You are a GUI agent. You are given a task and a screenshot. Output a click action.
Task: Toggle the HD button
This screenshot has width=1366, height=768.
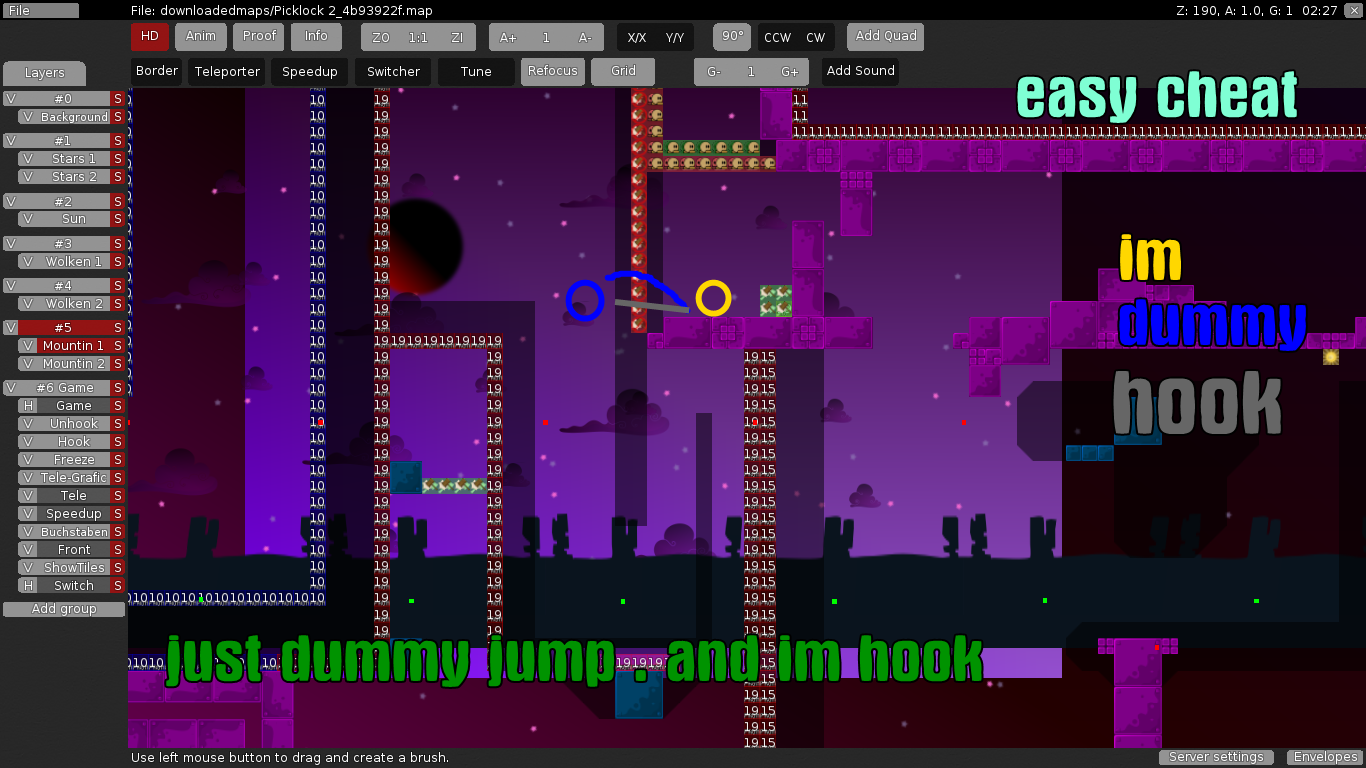(x=150, y=37)
